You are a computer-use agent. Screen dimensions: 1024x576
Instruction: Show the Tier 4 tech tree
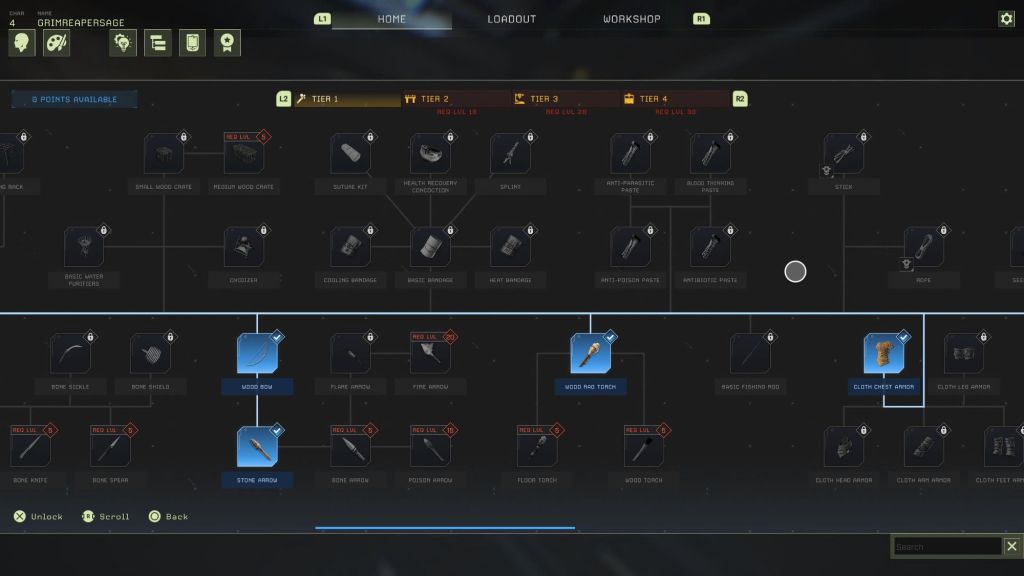click(675, 99)
